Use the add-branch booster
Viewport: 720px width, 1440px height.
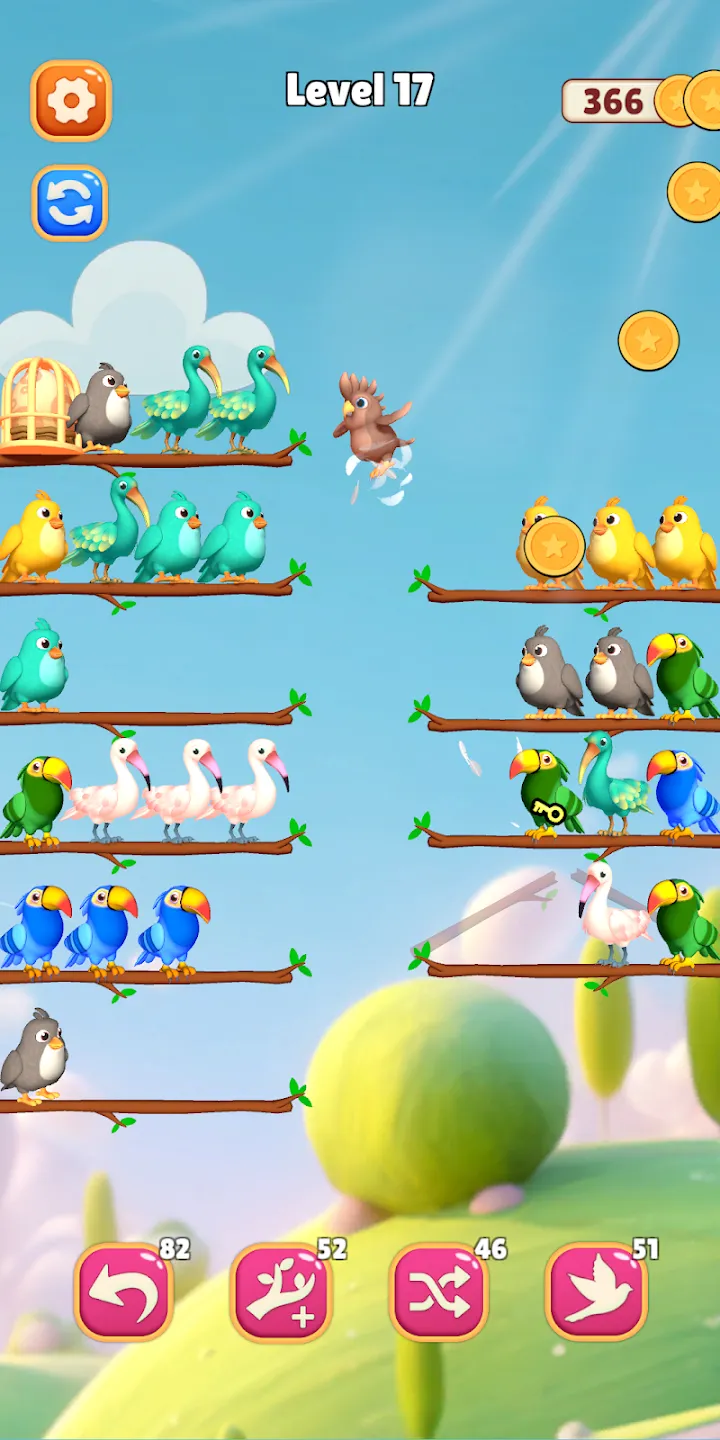[280, 1292]
